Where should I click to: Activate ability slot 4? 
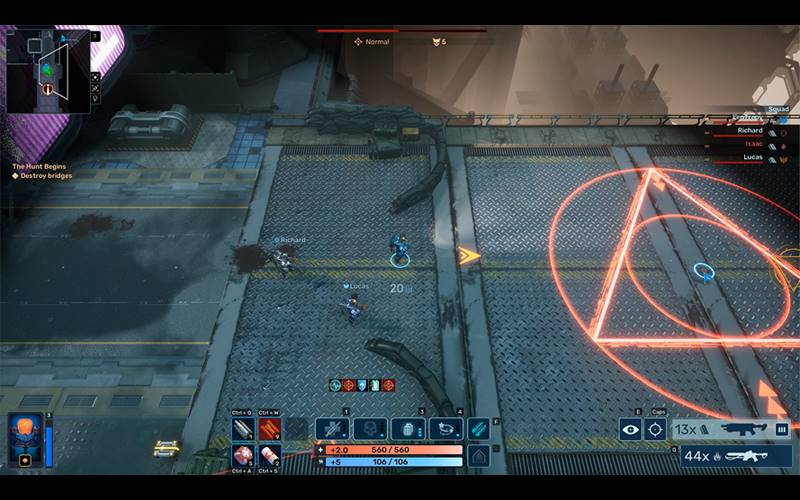tap(445, 429)
